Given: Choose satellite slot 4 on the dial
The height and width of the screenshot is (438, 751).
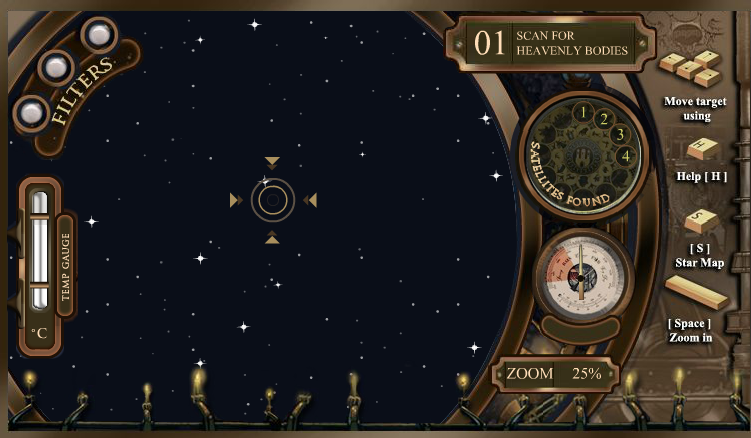Looking at the screenshot, I should (x=625, y=155).
